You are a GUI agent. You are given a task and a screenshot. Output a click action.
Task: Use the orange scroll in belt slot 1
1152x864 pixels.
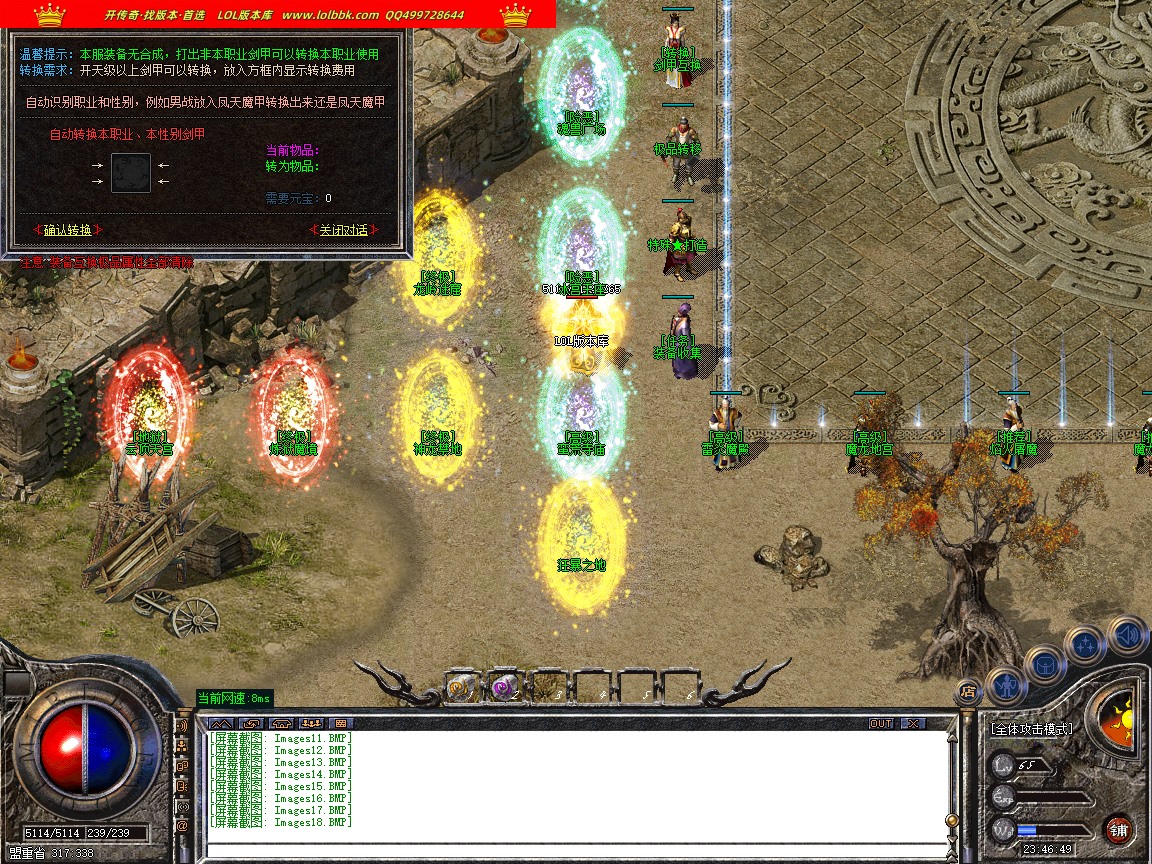click(461, 687)
